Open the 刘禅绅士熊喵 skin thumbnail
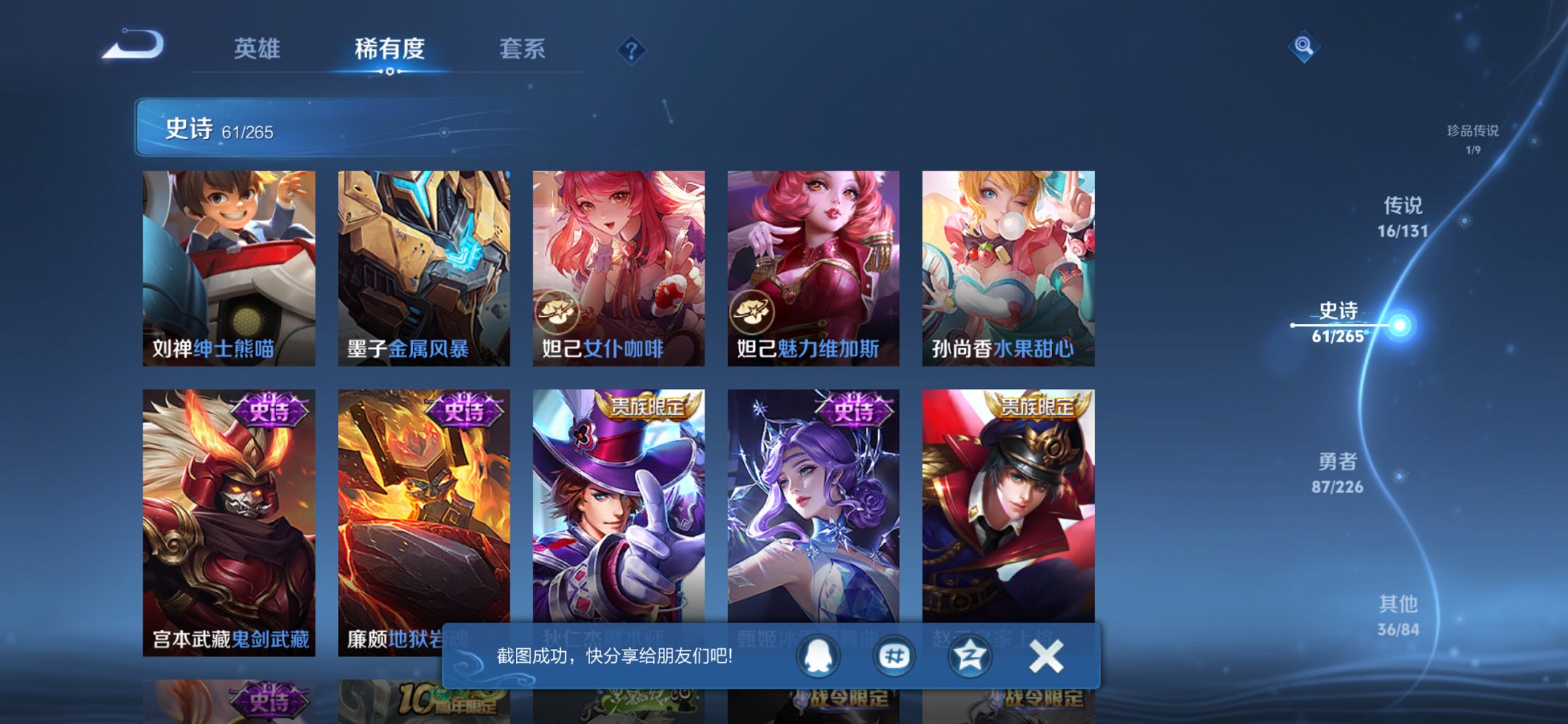Image resolution: width=1568 pixels, height=724 pixels. (x=230, y=262)
